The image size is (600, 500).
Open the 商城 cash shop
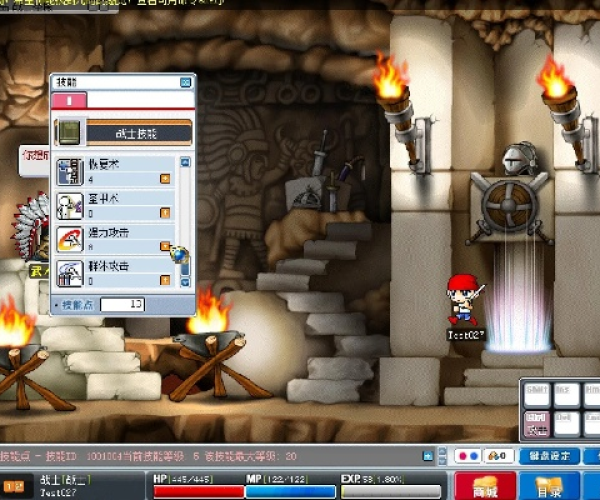486,487
